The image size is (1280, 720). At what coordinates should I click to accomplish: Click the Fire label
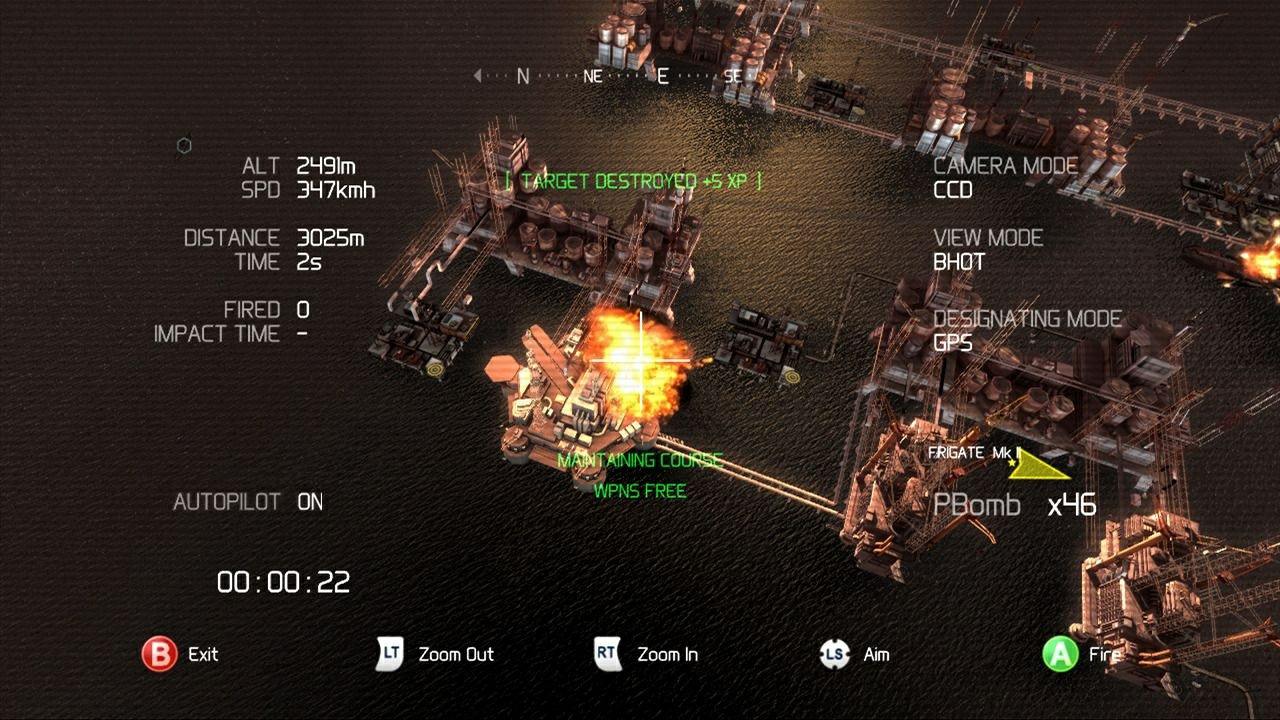click(x=1104, y=655)
